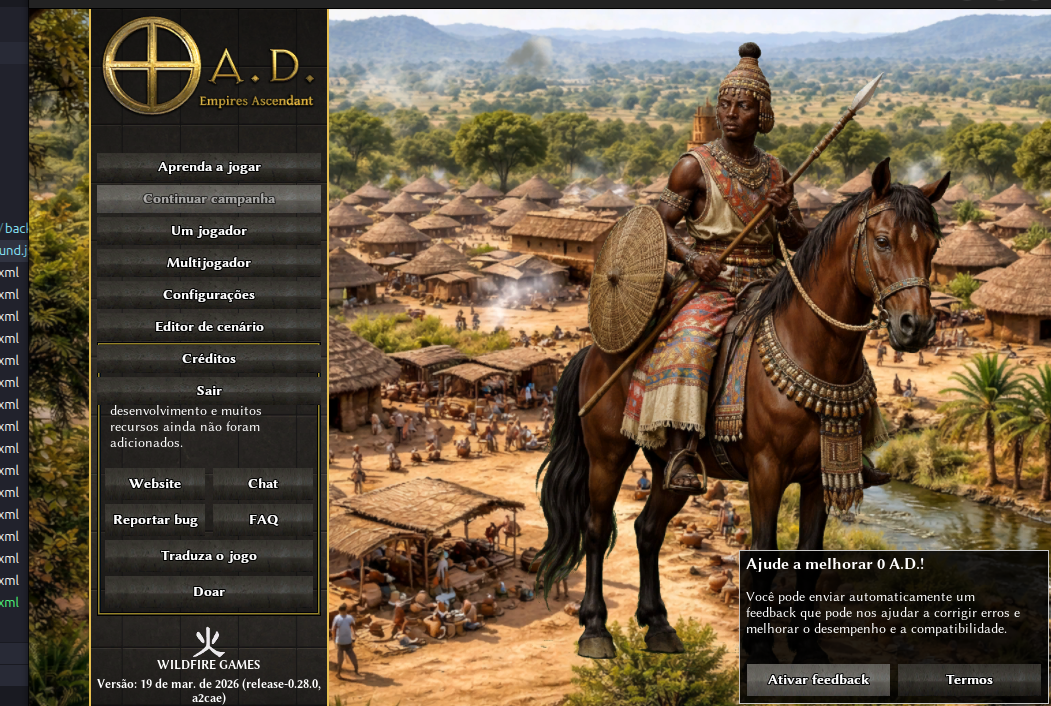Open Configurações
The width and height of the screenshot is (1051, 706).
209,295
